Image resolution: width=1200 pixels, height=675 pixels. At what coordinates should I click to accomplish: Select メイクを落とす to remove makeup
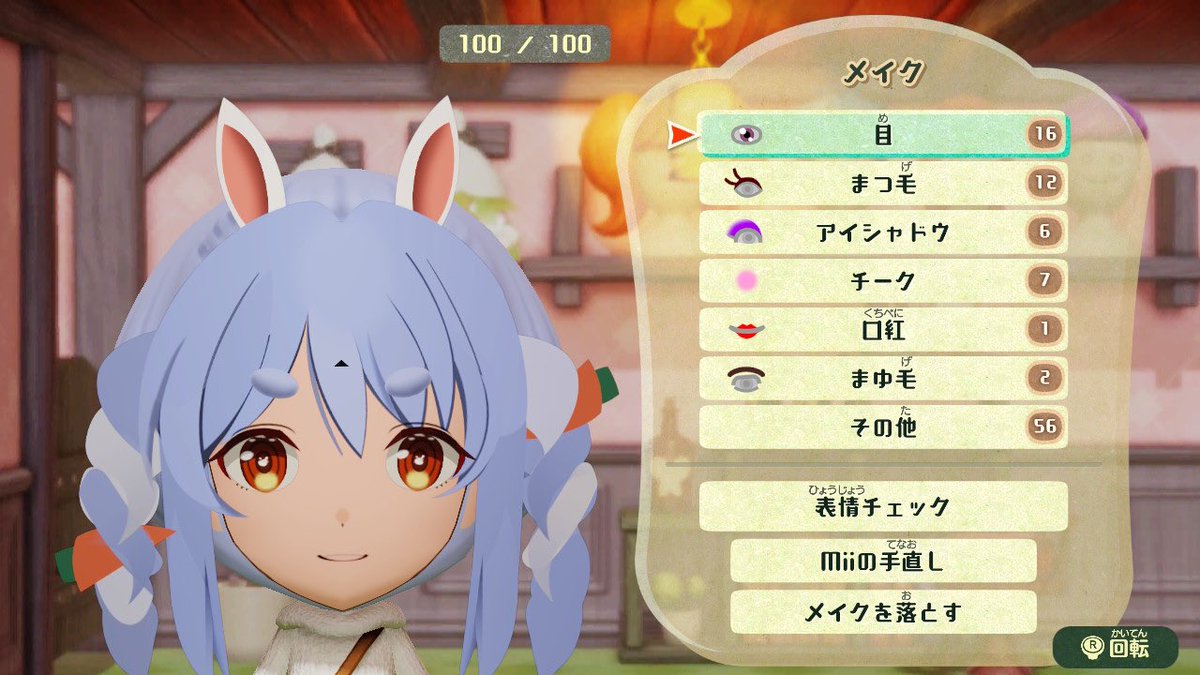tap(883, 611)
